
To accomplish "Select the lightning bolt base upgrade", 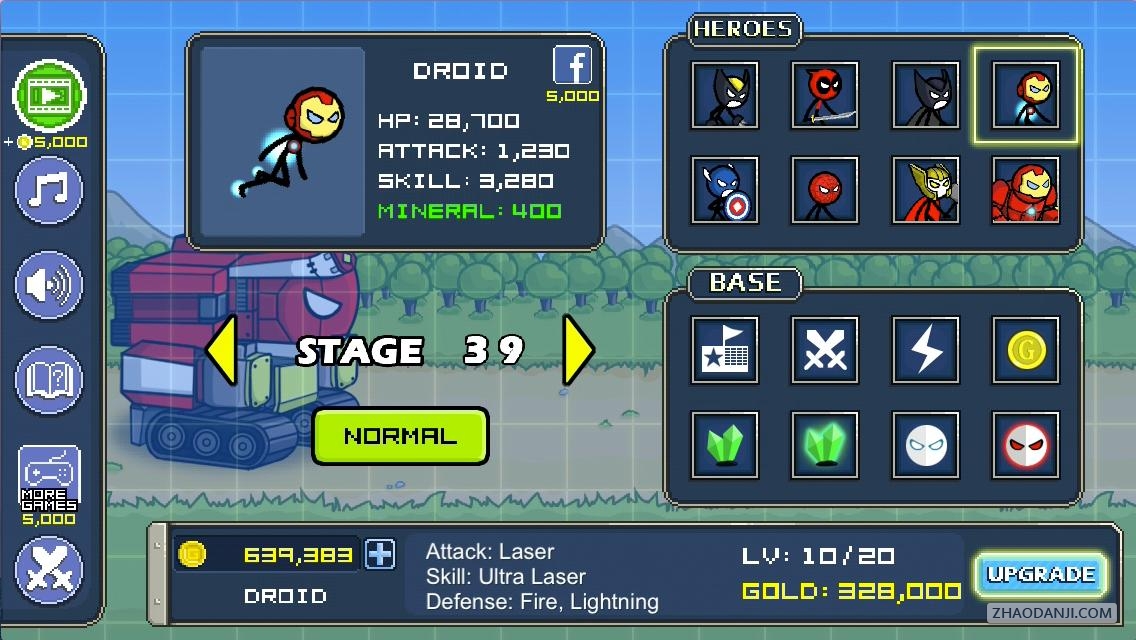I will coord(926,350).
